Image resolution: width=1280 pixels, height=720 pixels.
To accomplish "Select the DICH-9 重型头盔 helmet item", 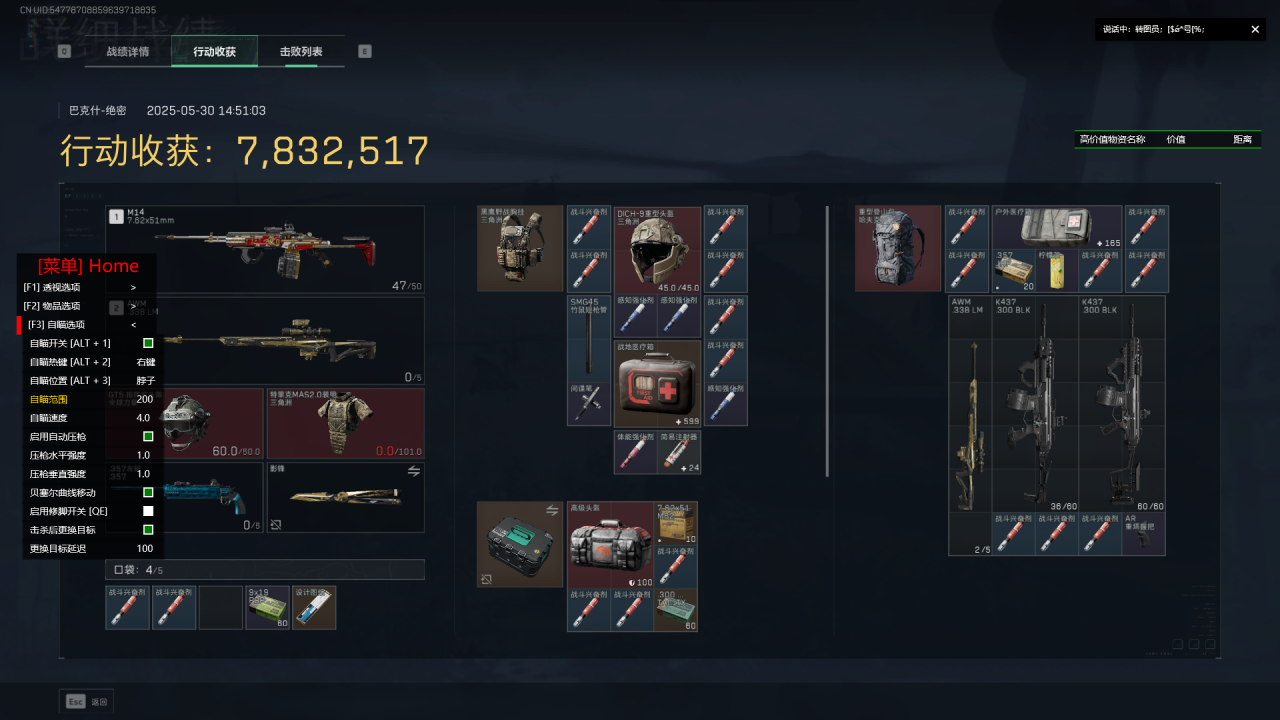I will 657,250.
